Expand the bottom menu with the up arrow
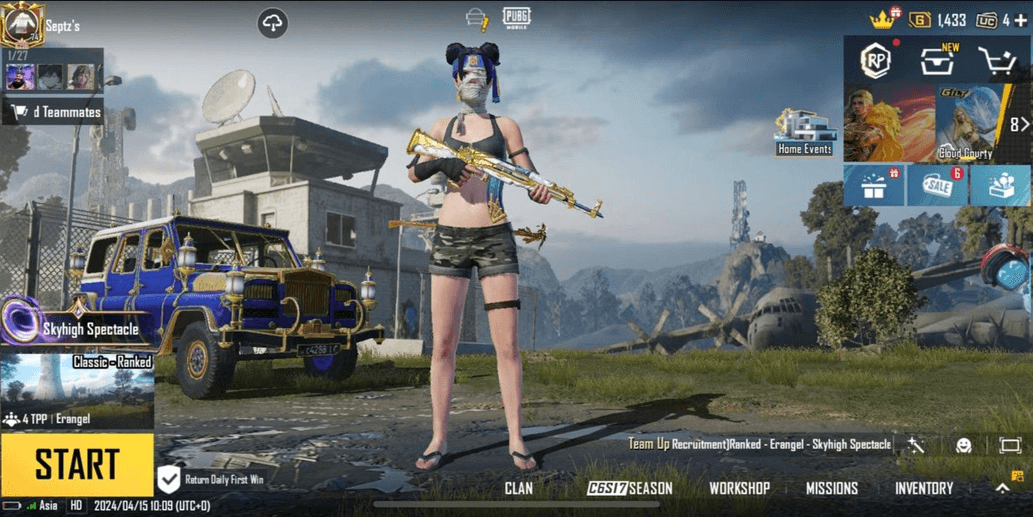The width and height of the screenshot is (1033, 517). click(1002, 488)
